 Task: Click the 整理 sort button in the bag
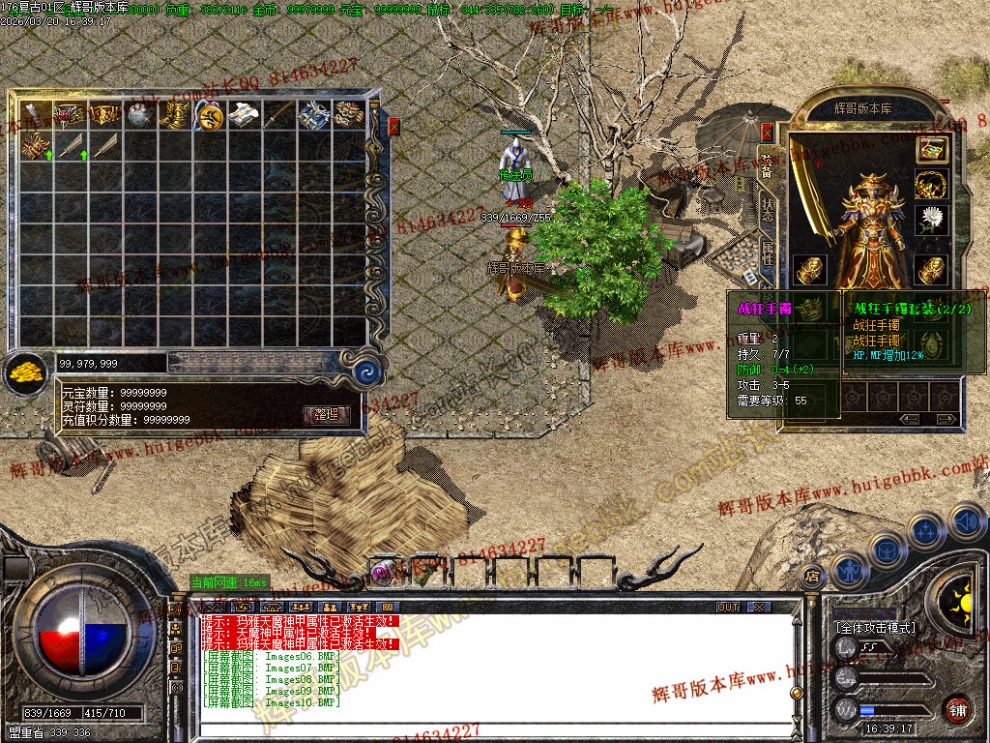point(326,414)
